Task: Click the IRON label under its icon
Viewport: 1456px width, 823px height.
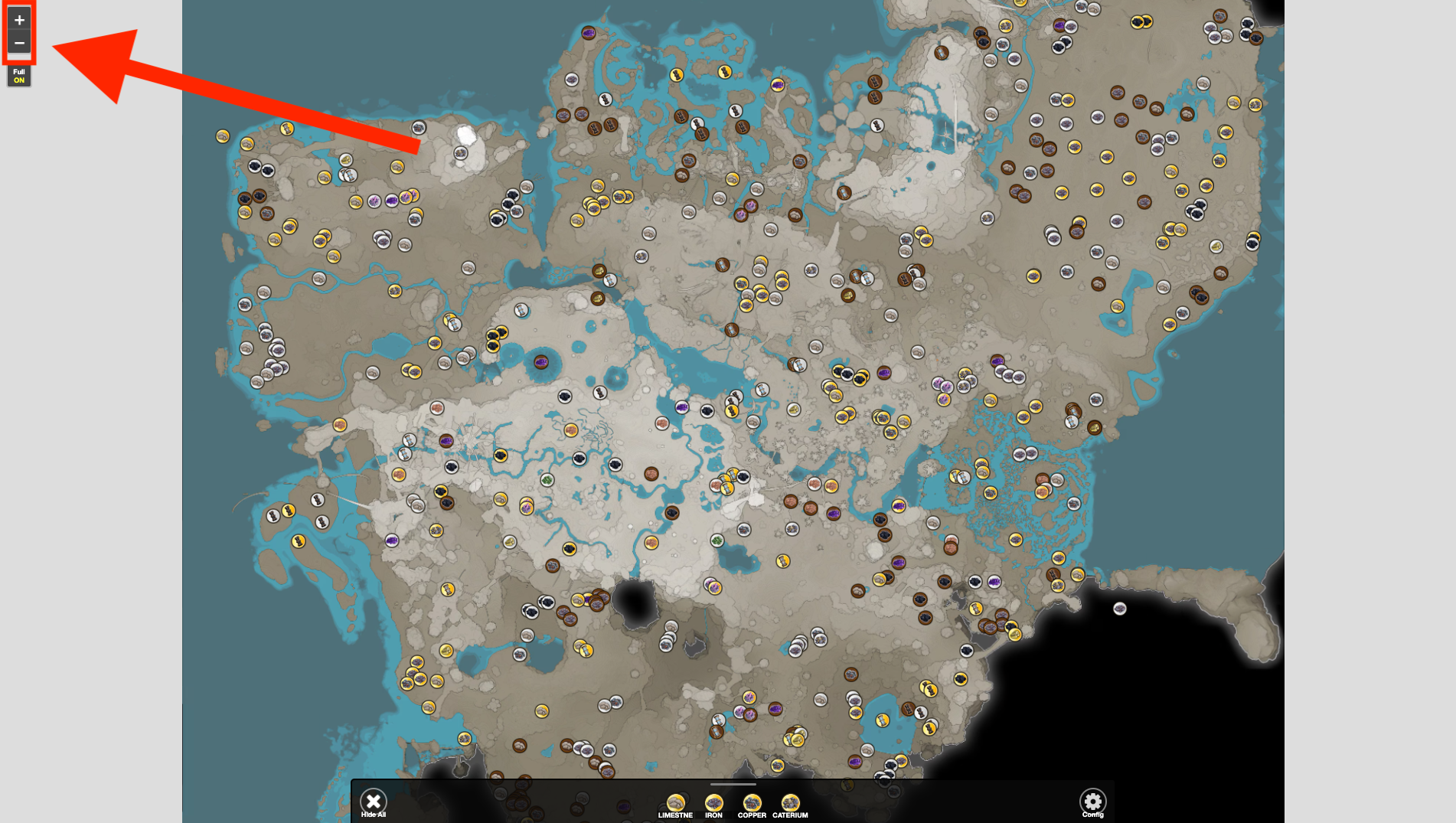Action: click(713, 816)
